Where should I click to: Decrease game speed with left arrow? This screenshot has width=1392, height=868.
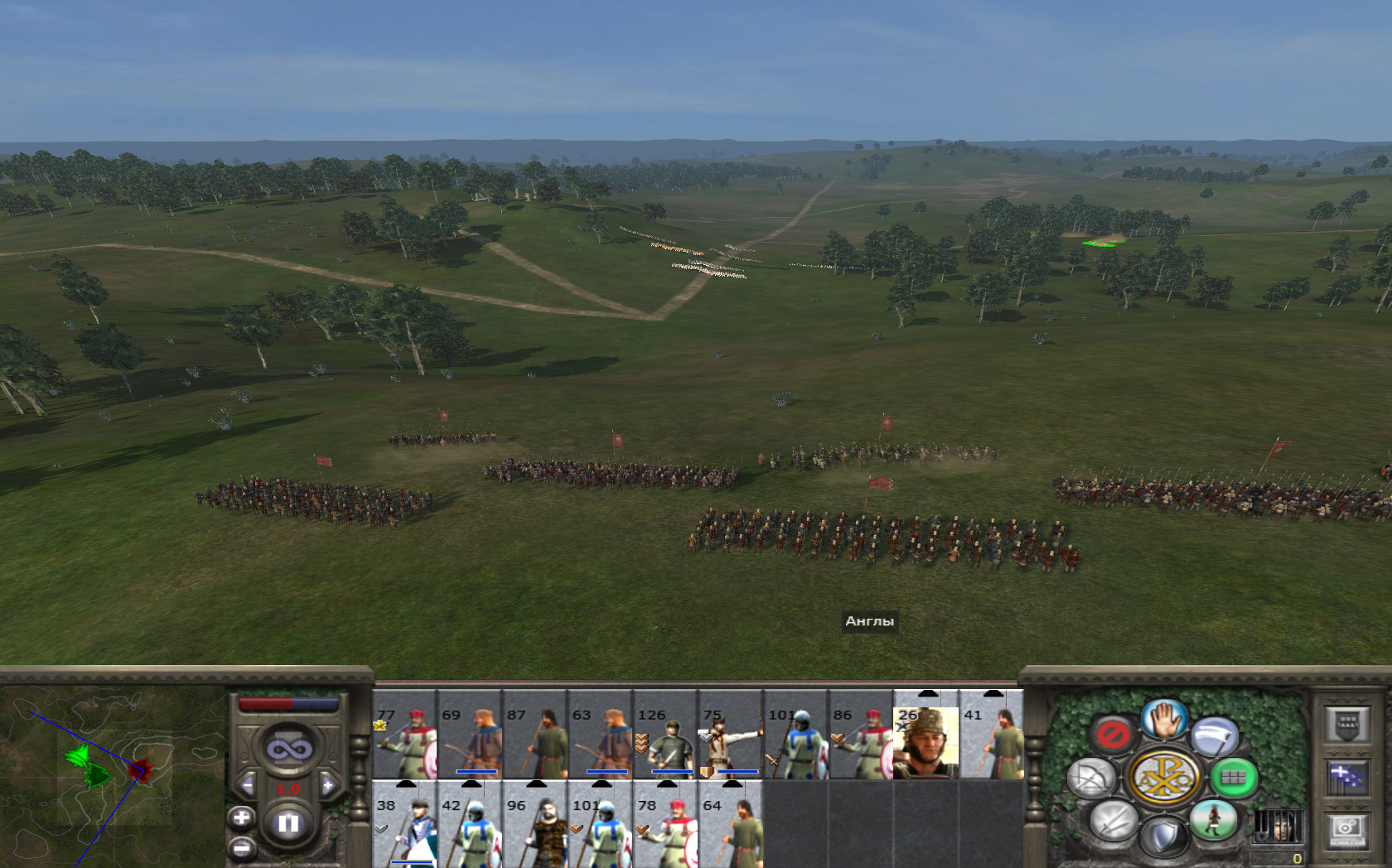(246, 785)
